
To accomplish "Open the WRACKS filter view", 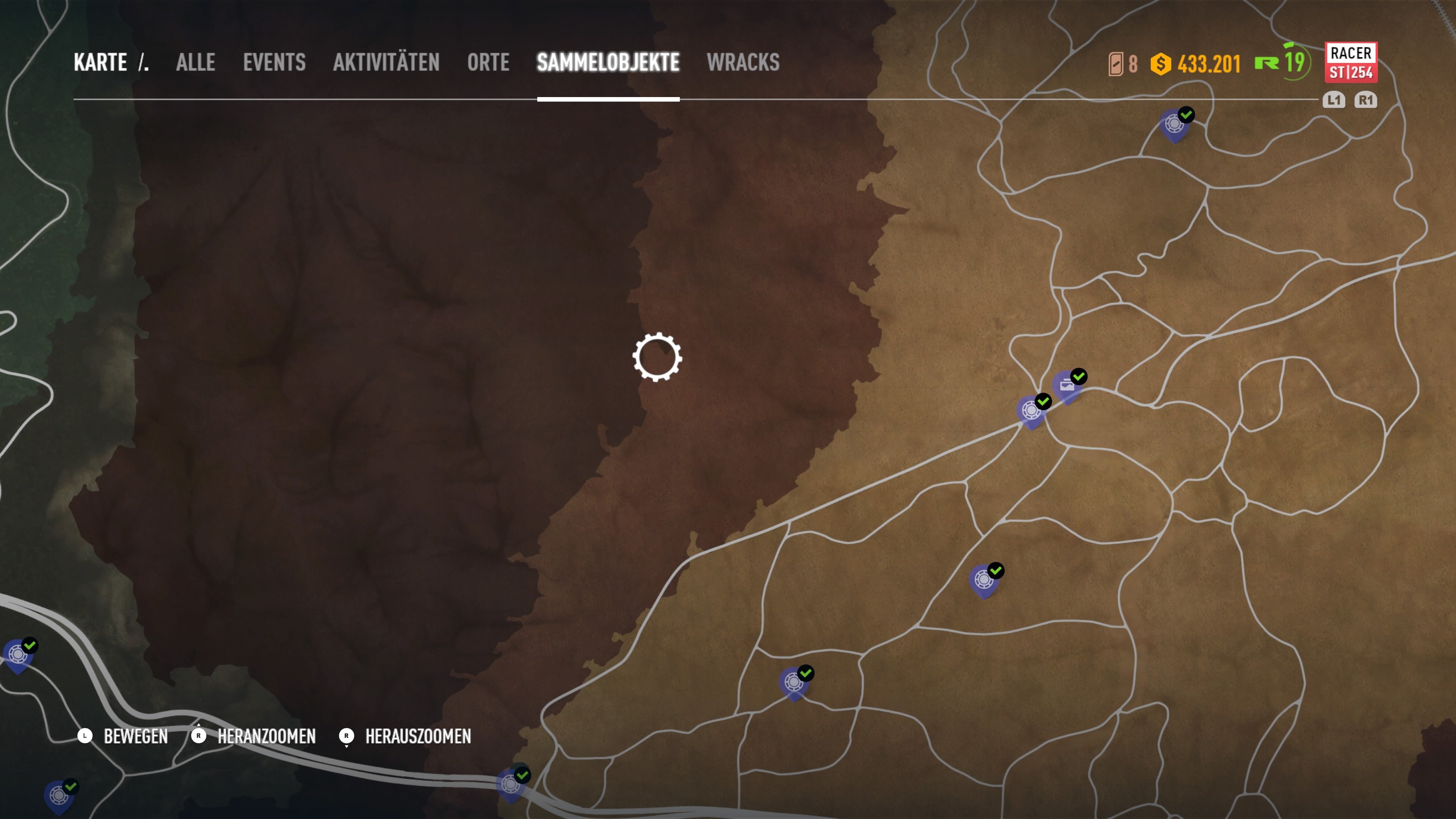I will pos(743,62).
